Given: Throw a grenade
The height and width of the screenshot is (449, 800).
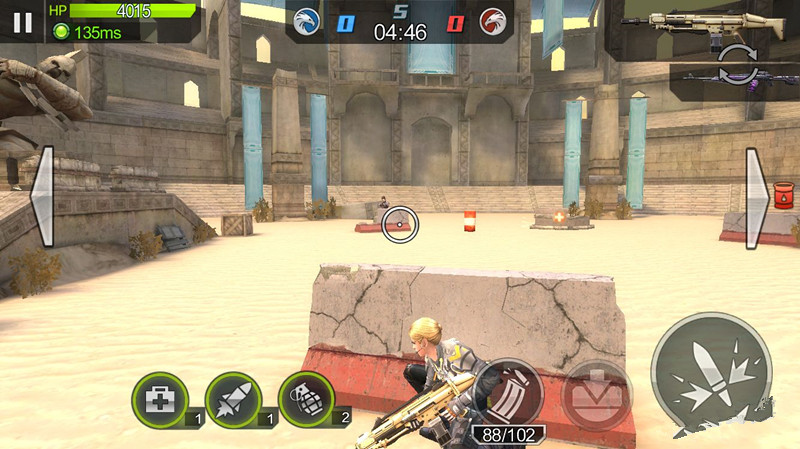Looking at the screenshot, I should [x=305, y=399].
